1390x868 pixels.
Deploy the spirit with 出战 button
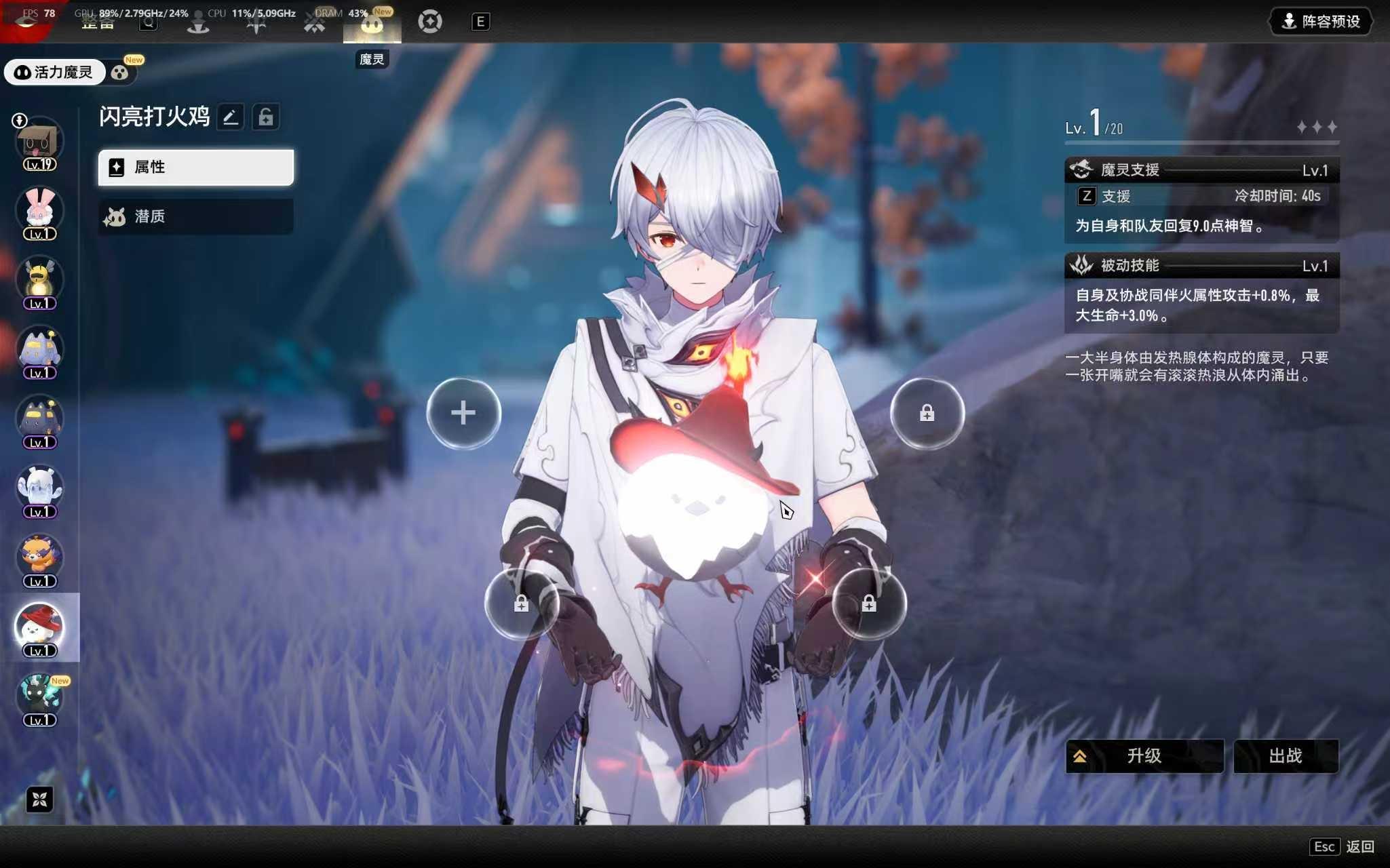point(1286,755)
